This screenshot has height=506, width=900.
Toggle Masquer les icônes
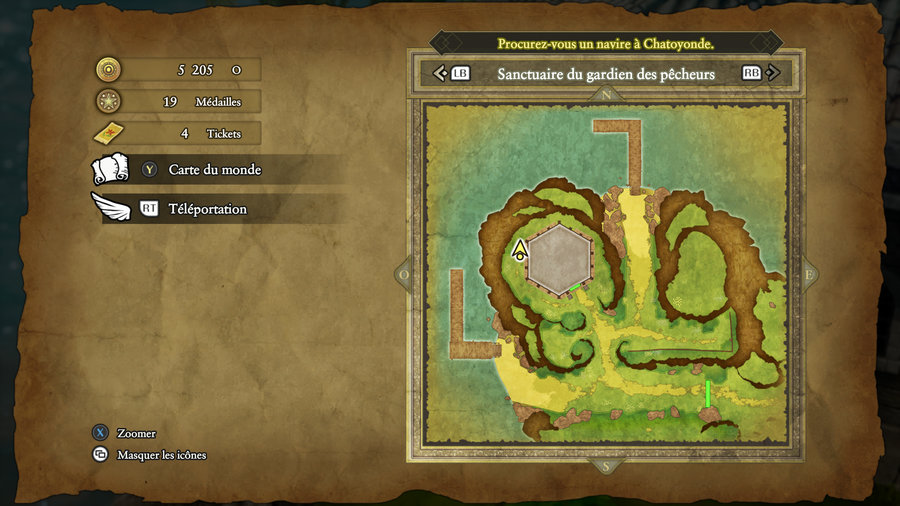(x=161, y=455)
